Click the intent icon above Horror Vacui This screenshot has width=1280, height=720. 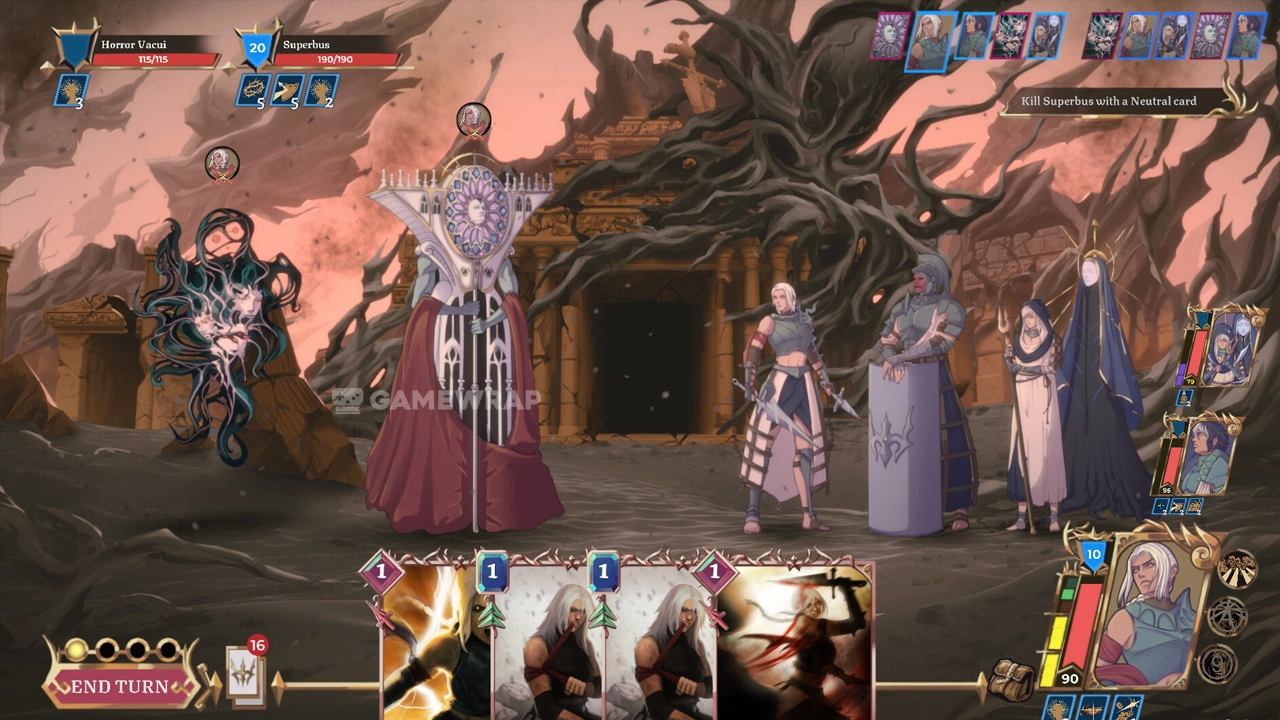point(222,164)
